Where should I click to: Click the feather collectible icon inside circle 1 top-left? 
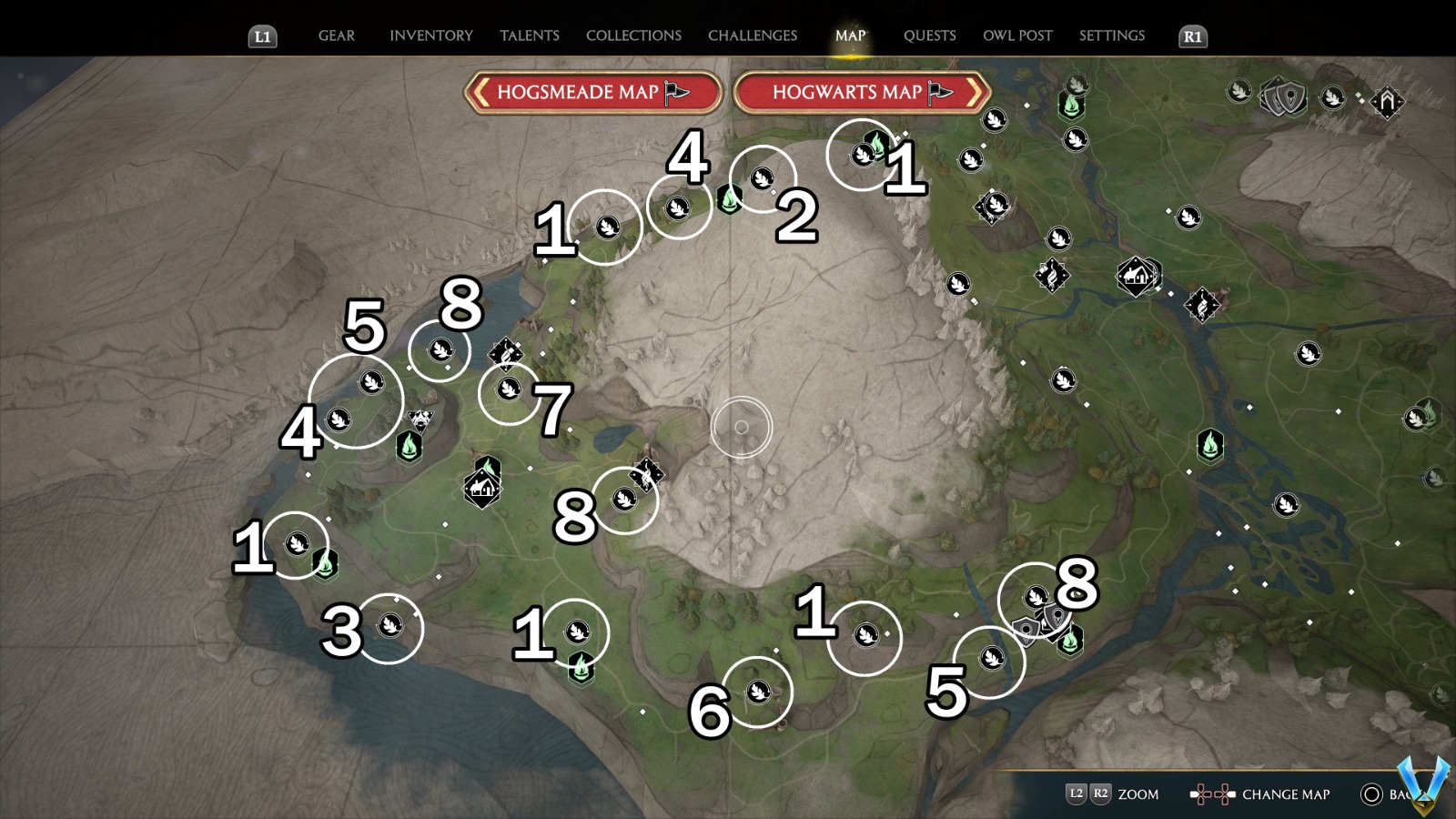click(610, 227)
